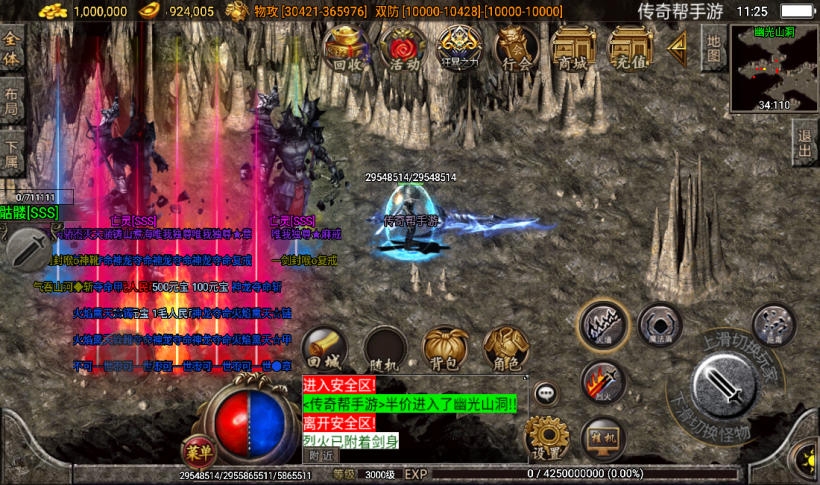Open the 商城 shop
The width and height of the screenshot is (820, 485).
click(x=573, y=47)
